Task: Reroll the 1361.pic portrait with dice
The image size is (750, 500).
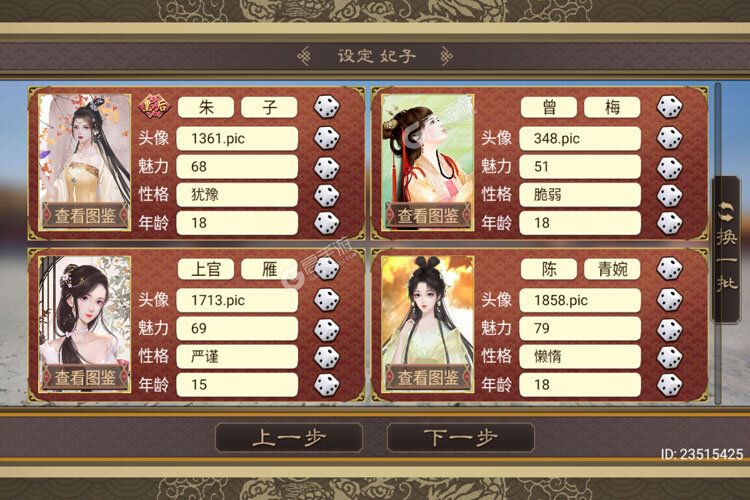Action: tap(326, 138)
